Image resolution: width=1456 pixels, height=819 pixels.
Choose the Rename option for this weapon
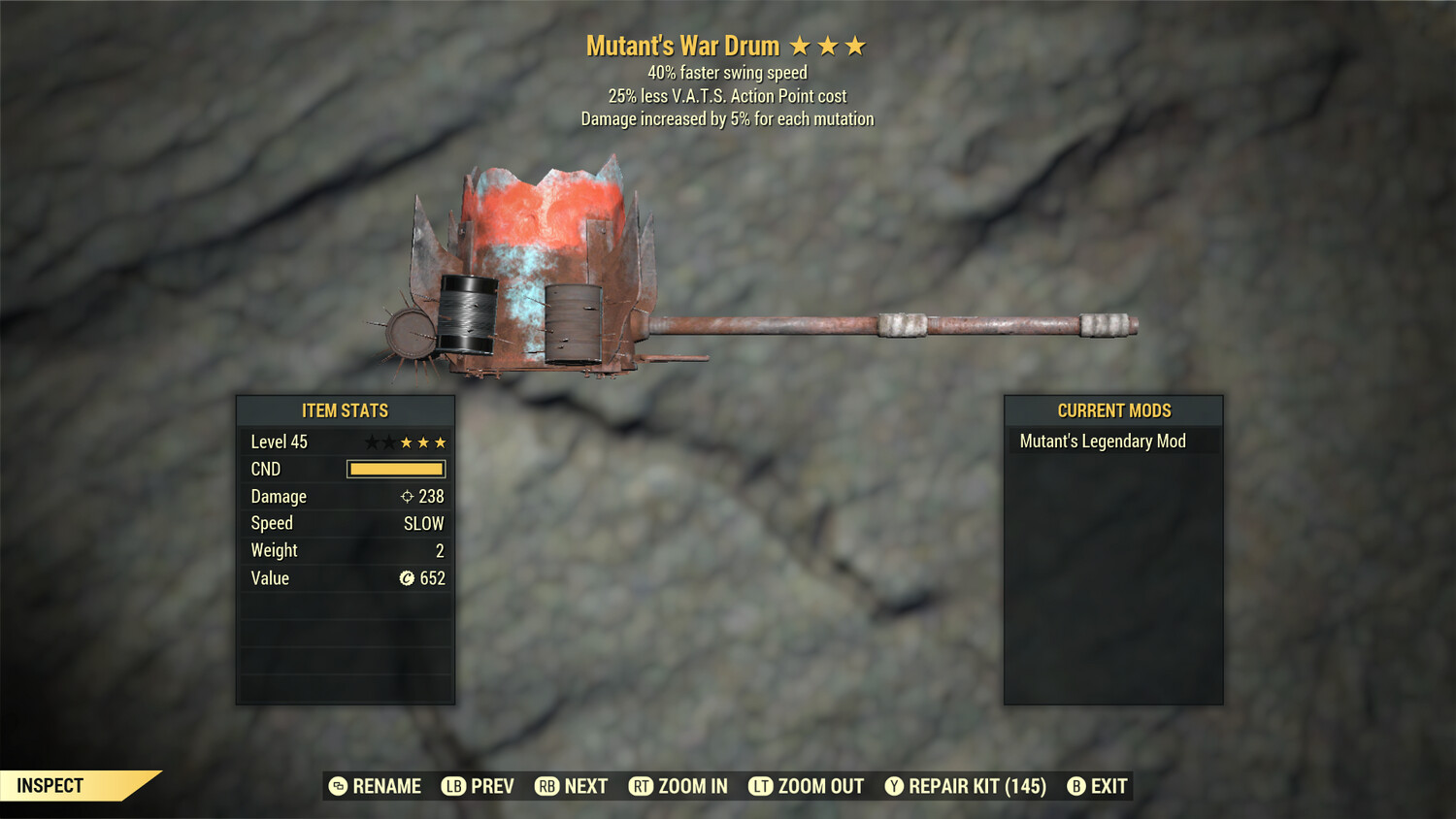[x=375, y=786]
